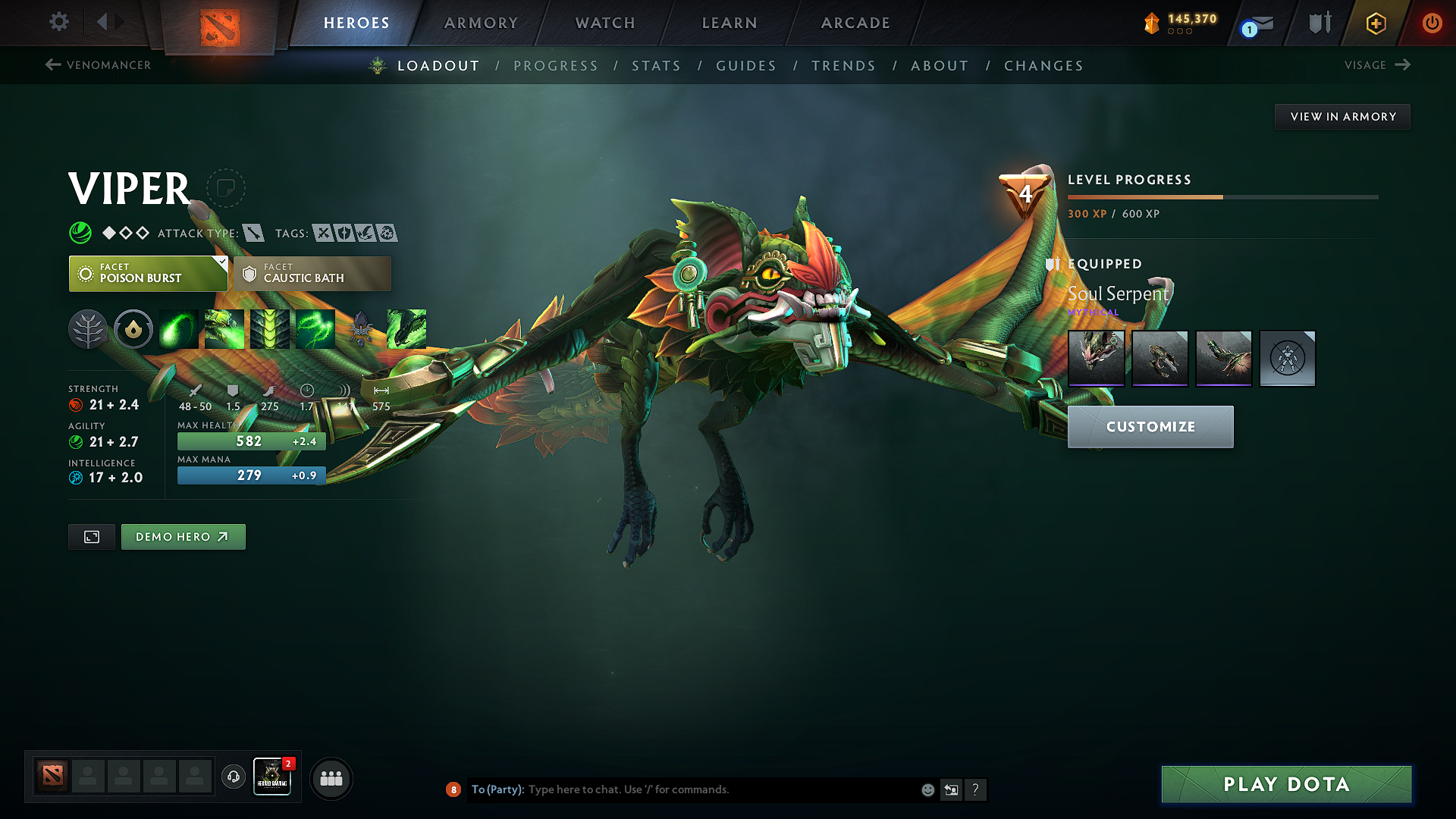The width and height of the screenshot is (1456, 819).
Task: Click the Corrosive Skin scales ability icon
Action: 270,329
